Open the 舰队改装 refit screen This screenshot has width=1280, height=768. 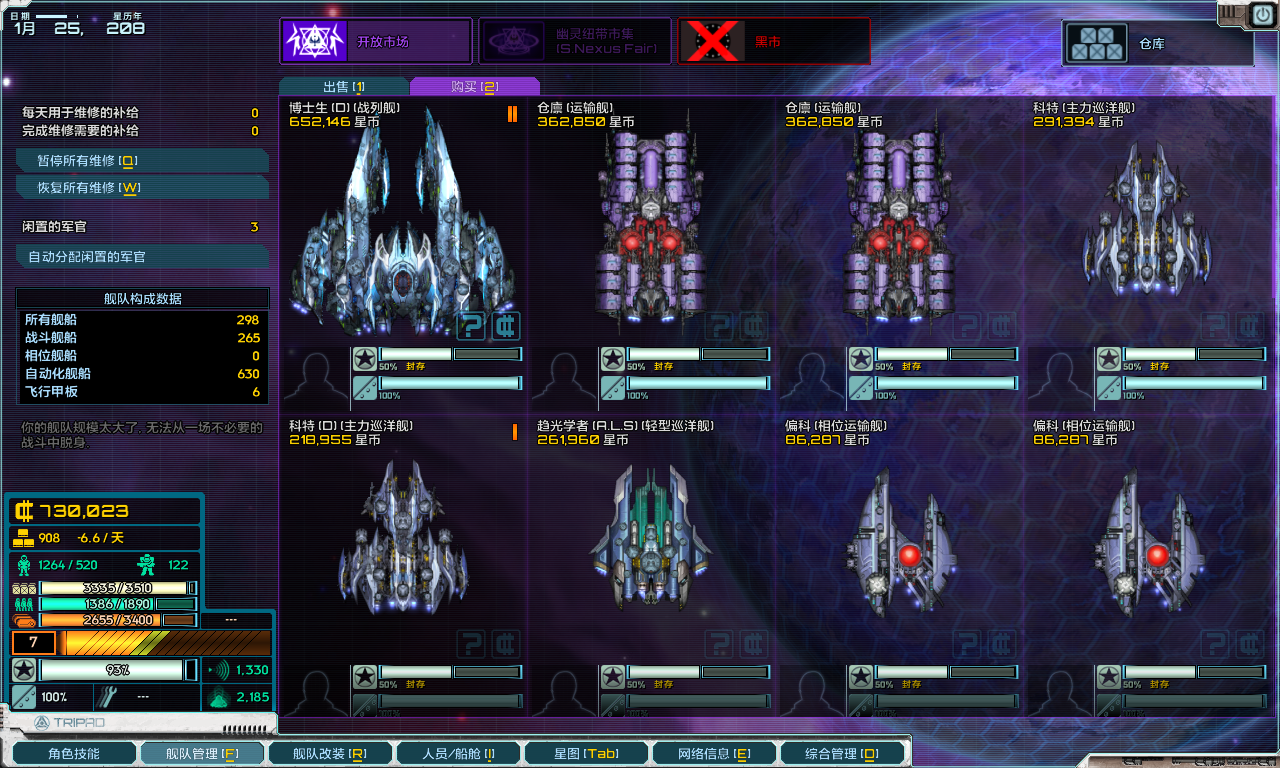(x=329, y=753)
